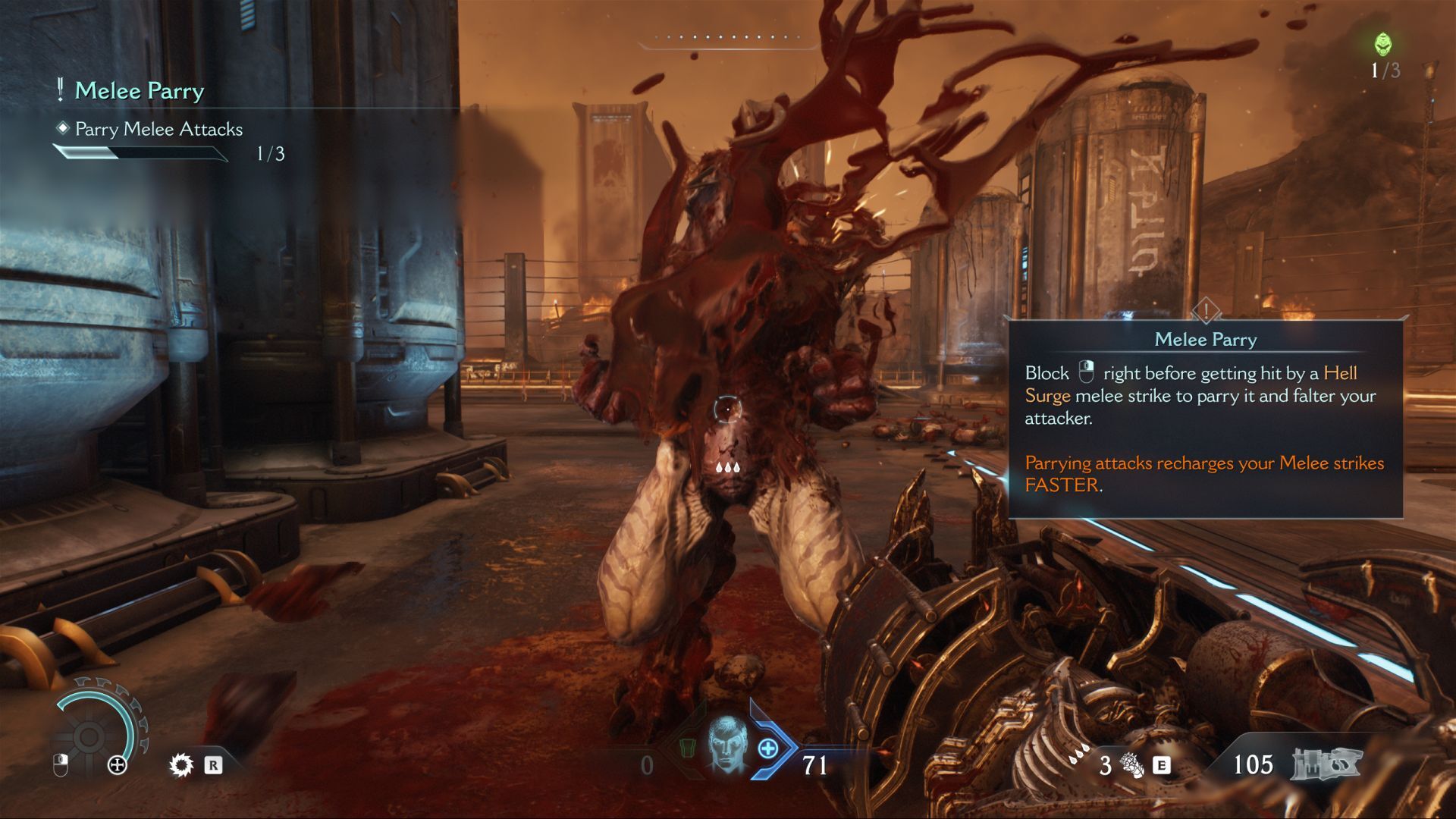Activate the shield saw throw icon
Image resolution: width=1456 pixels, height=819 pixels.
click(181, 764)
